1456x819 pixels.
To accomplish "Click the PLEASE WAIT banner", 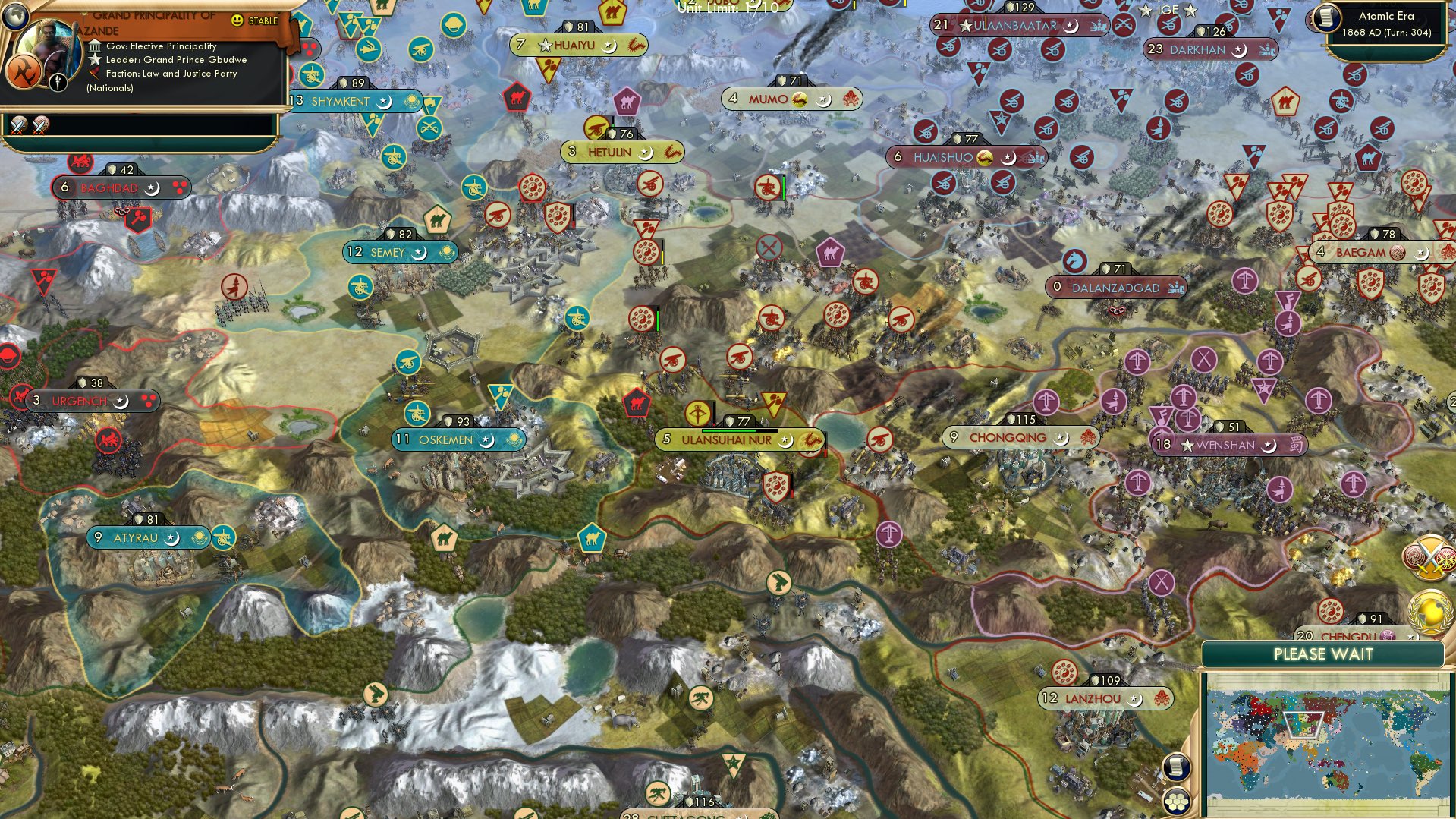I will 1324,654.
